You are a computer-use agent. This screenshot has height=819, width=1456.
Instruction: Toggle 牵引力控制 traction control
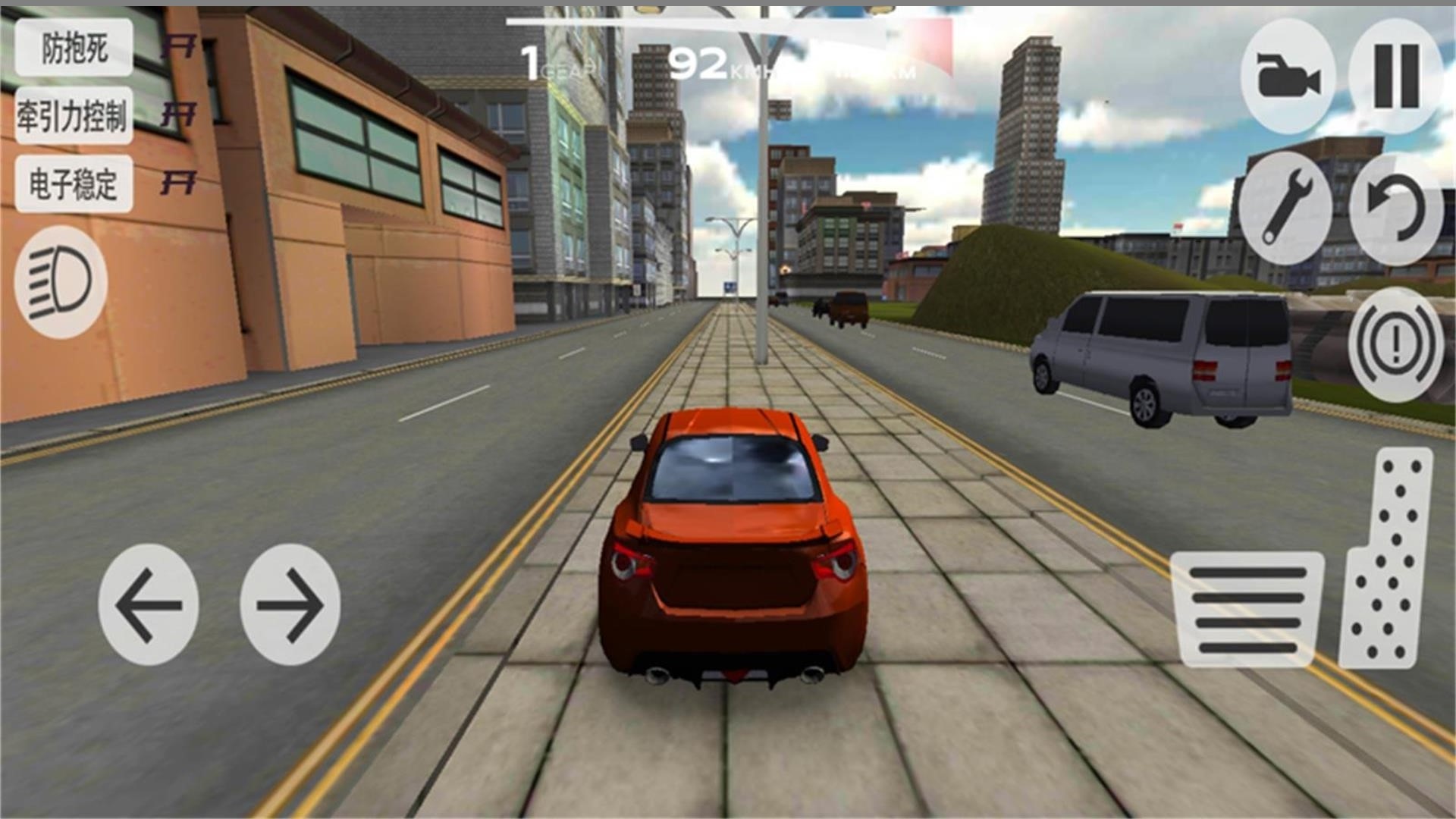[74, 115]
